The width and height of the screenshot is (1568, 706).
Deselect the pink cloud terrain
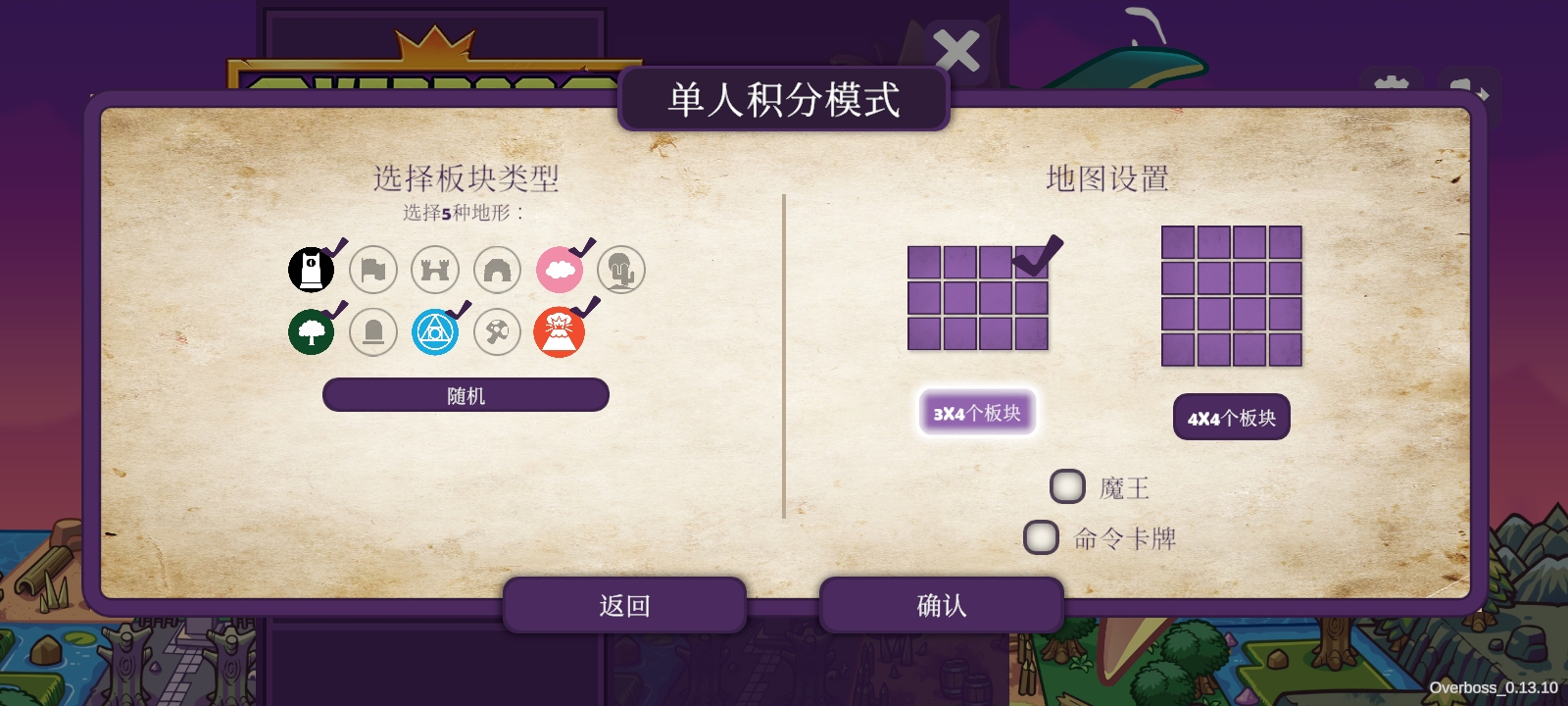(559, 269)
